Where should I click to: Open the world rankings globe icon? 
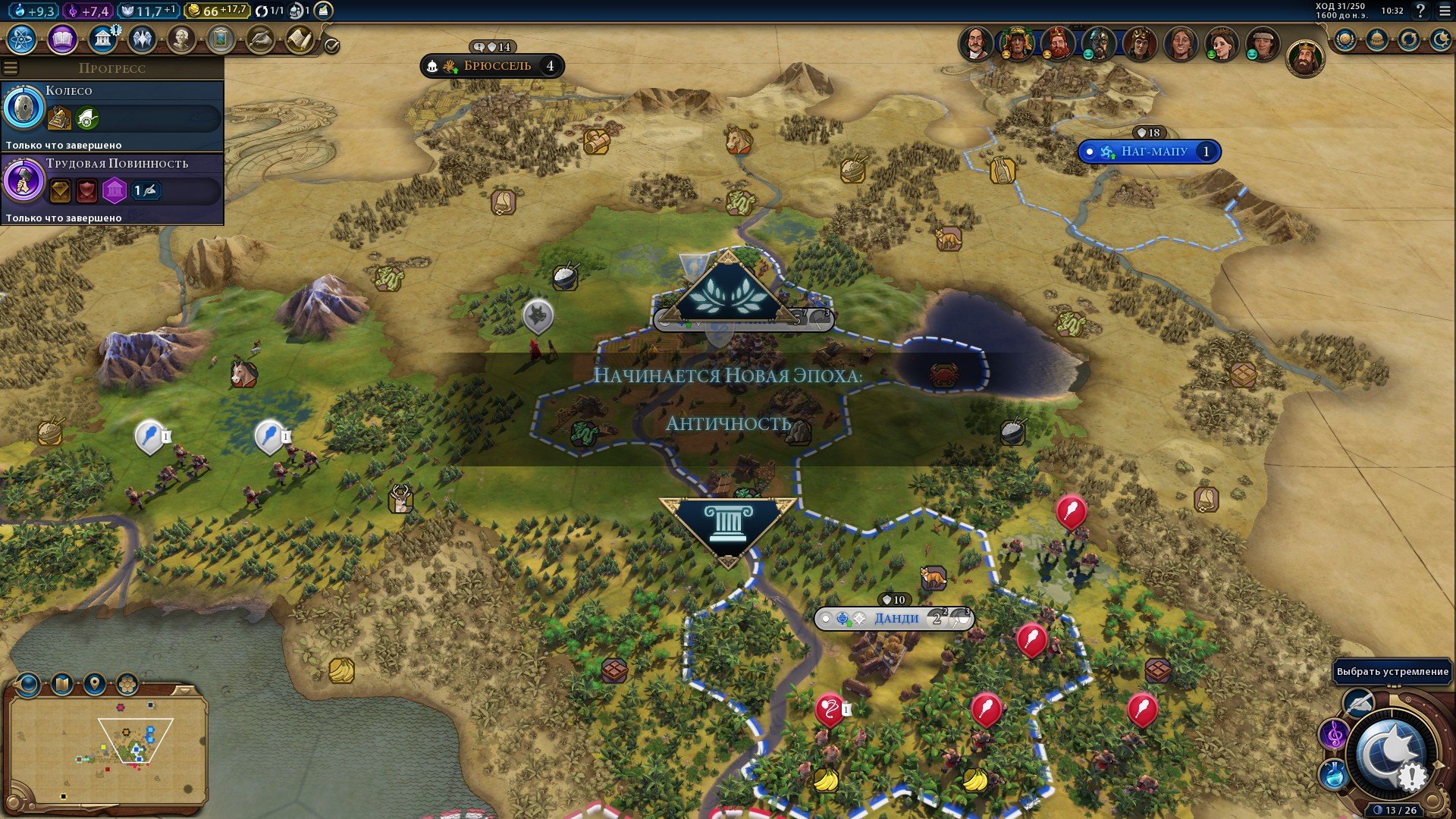click(1345, 39)
